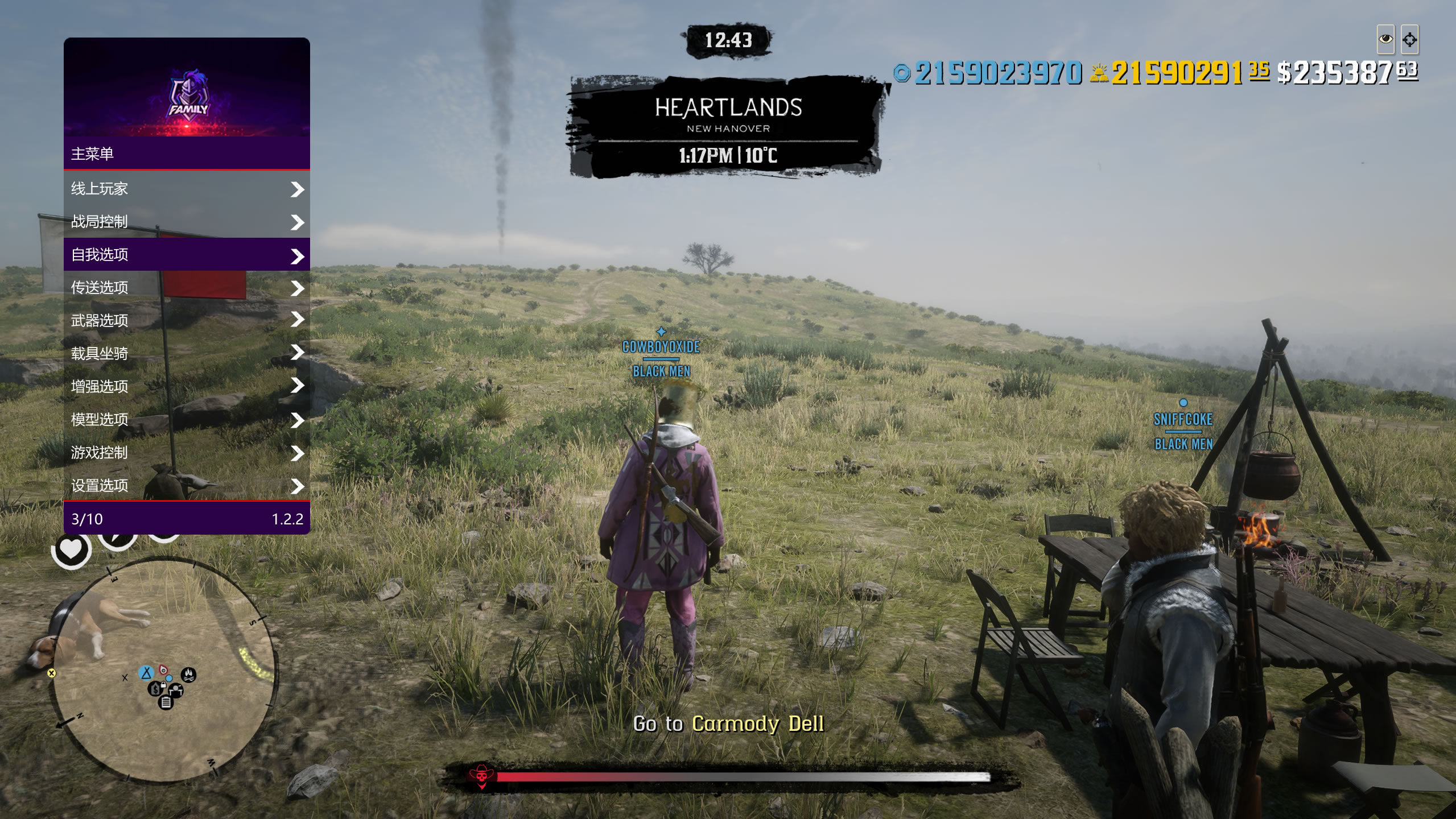The width and height of the screenshot is (1456, 819).
Task: Click the clipboard ledger marker on minimap
Action: coord(166,702)
